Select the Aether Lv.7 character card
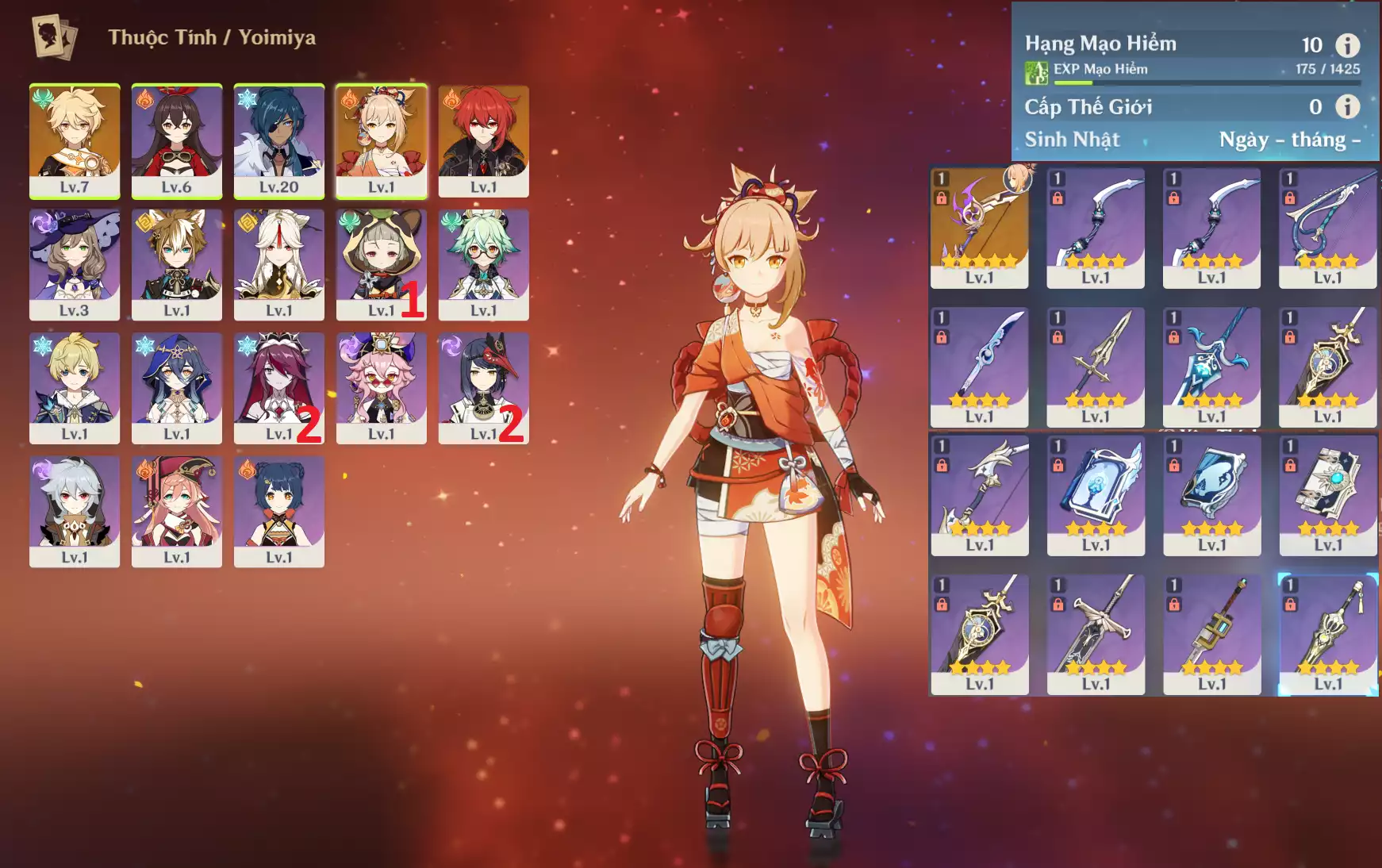Image resolution: width=1382 pixels, height=868 pixels. 75,140
